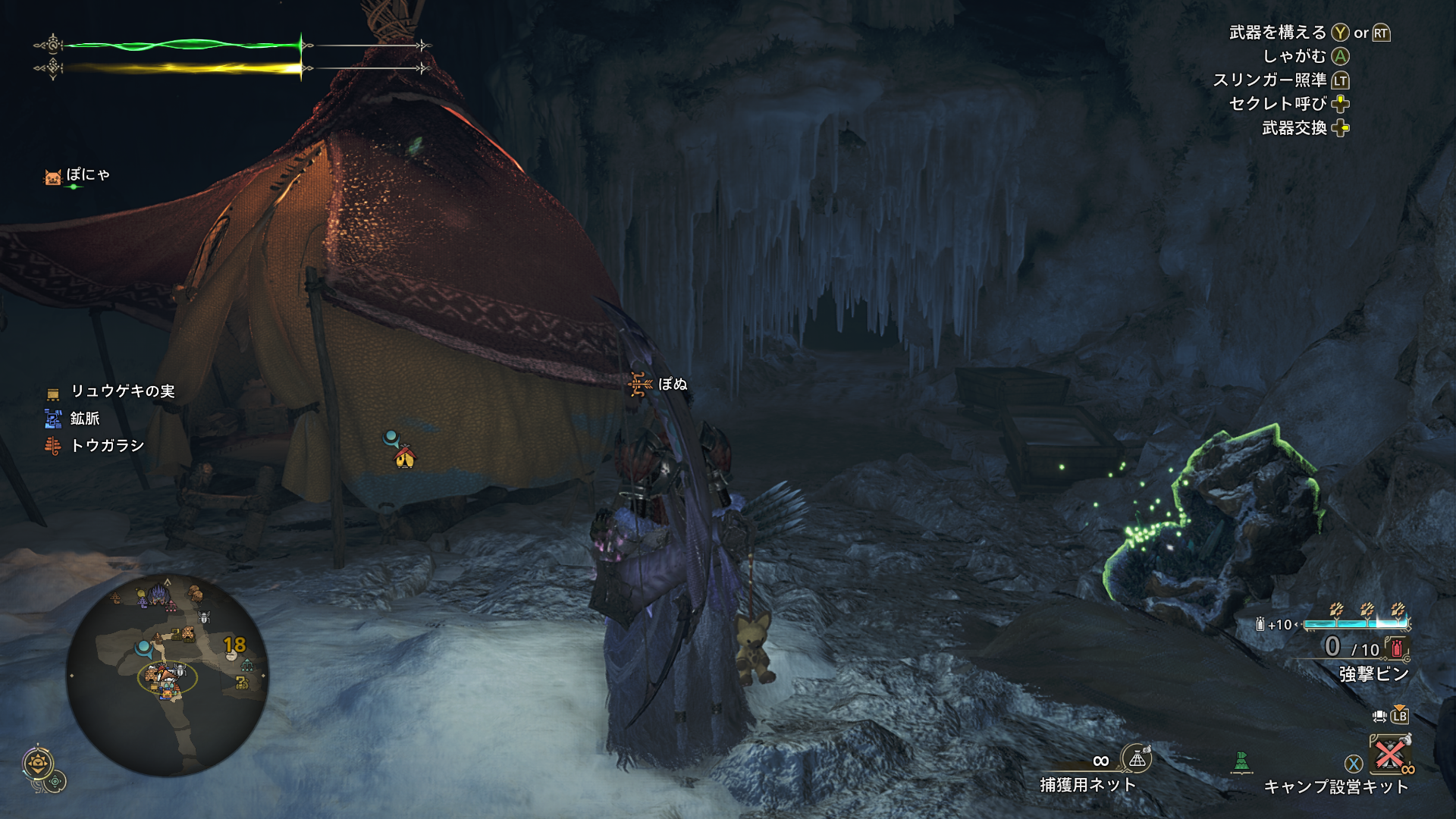Open the circular minimap
Screen dimensions: 1456x819
167,674
